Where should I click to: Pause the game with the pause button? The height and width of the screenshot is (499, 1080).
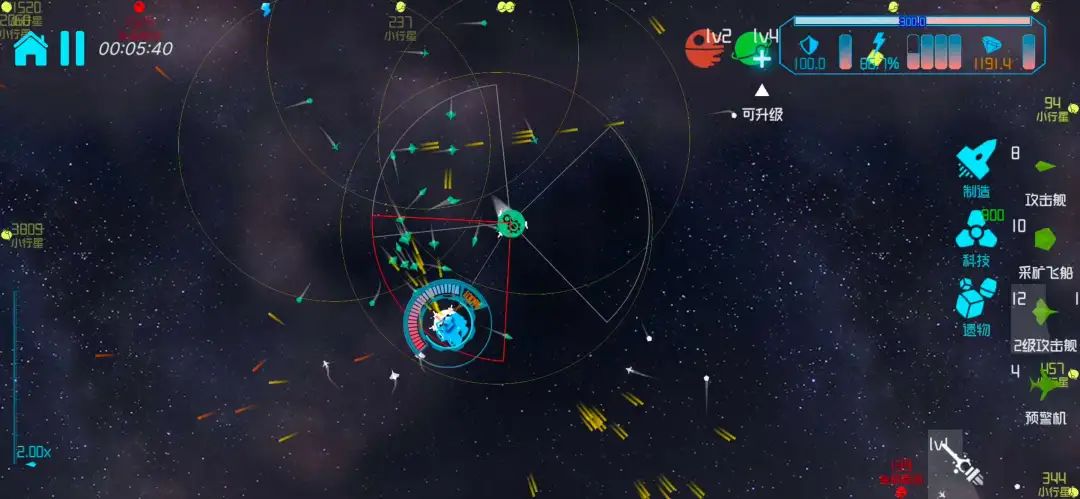pyautogui.click(x=72, y=48)
